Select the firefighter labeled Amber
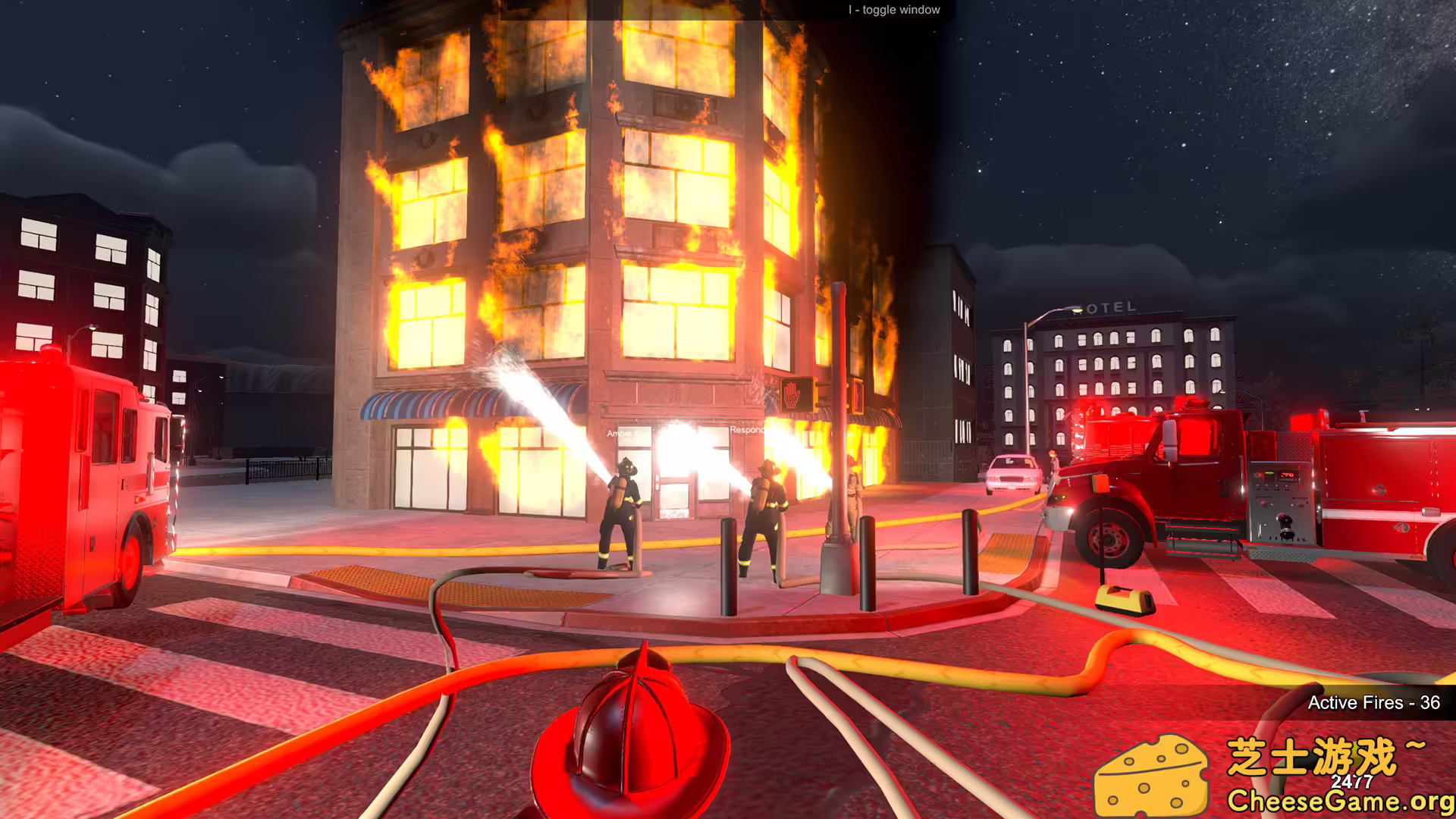1456x819 pixels. pos(623,500)
